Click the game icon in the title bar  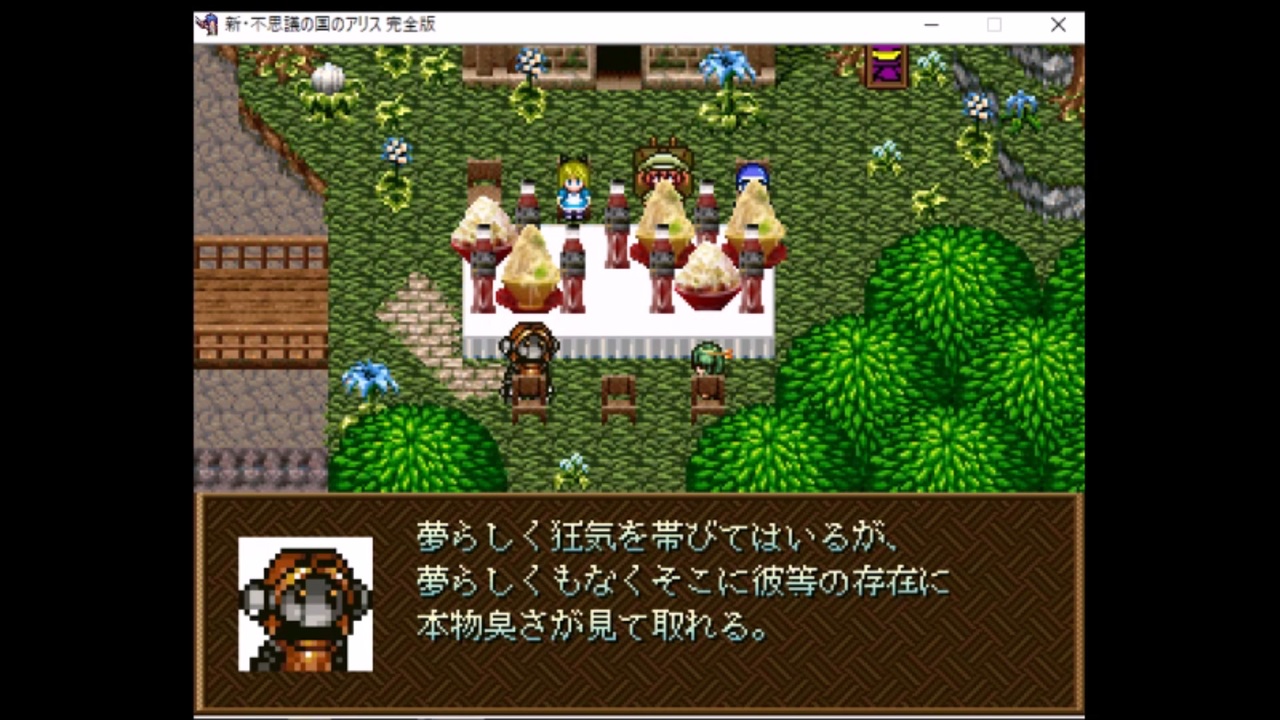click(208, 24)
